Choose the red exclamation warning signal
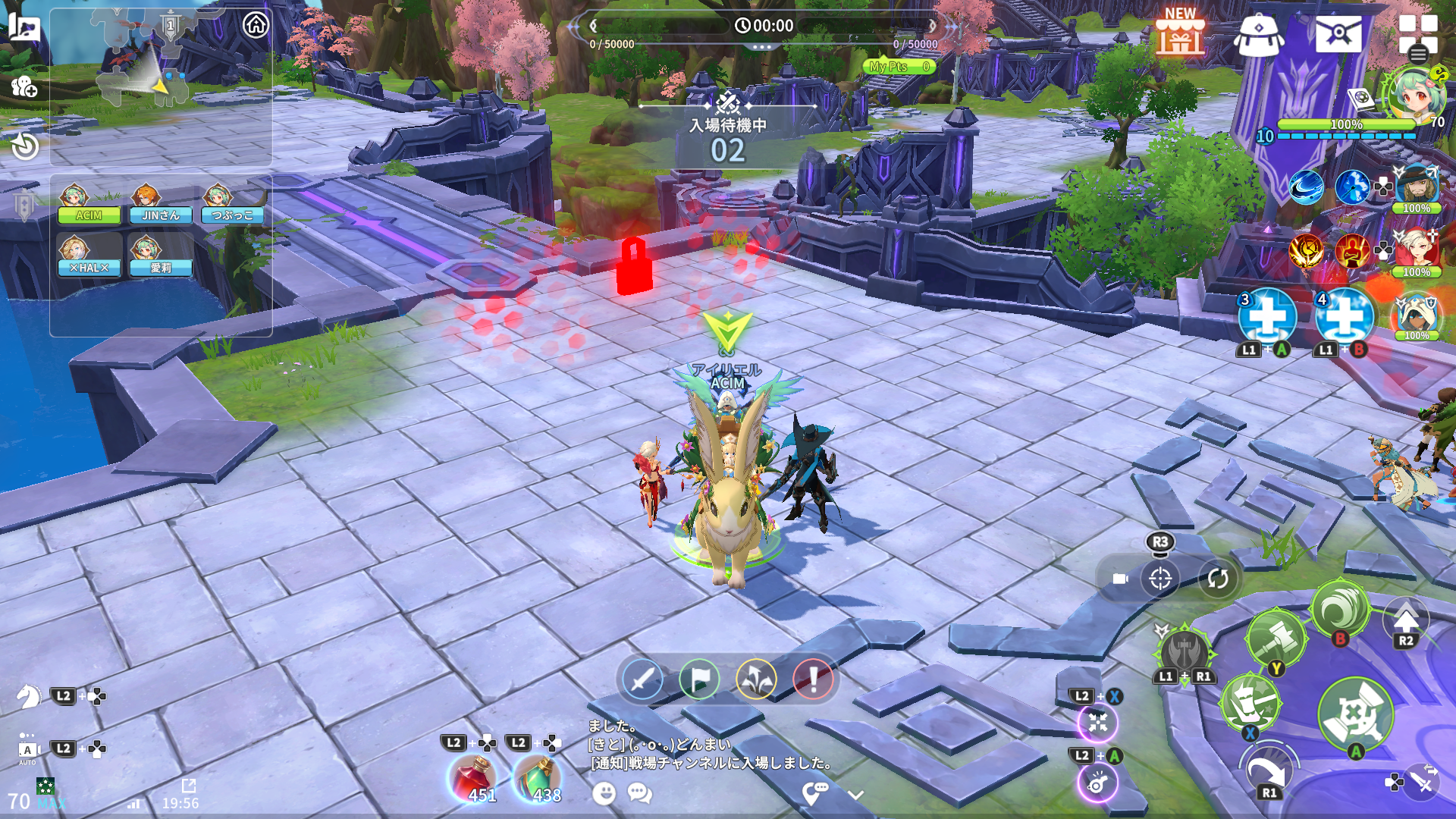Image resolution: width=1456 pixels, height=819 pixels. coord(813,679)
